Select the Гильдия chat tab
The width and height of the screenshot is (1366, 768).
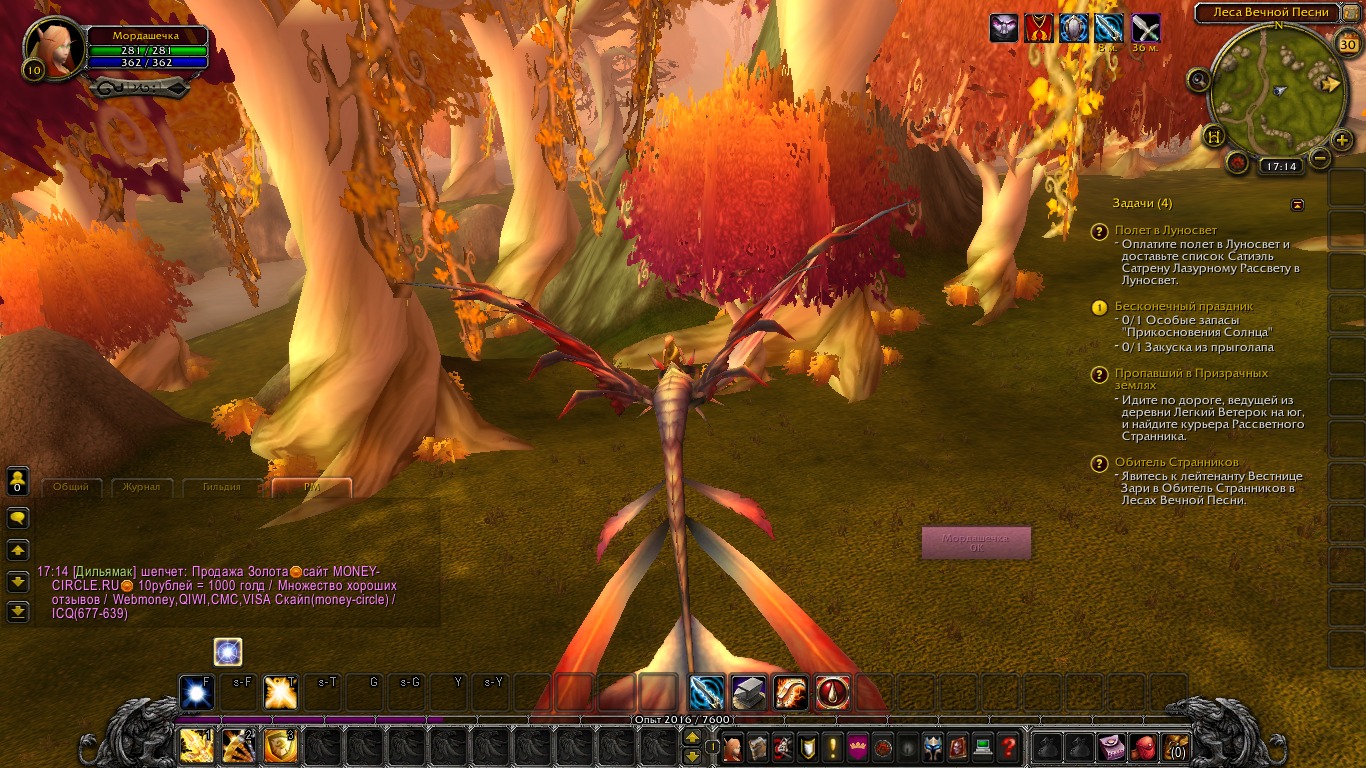[220, 487]
